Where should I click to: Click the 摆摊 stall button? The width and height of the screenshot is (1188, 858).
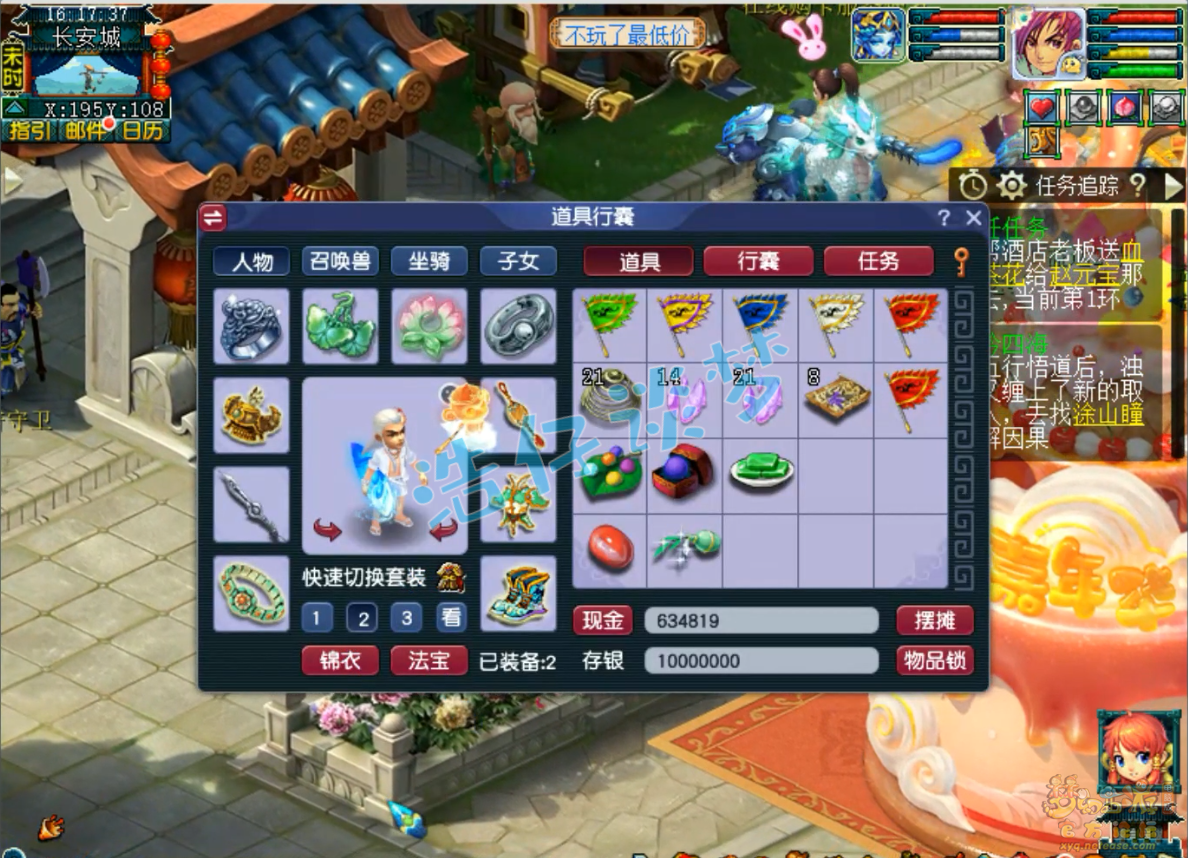[x=934, y=620]
